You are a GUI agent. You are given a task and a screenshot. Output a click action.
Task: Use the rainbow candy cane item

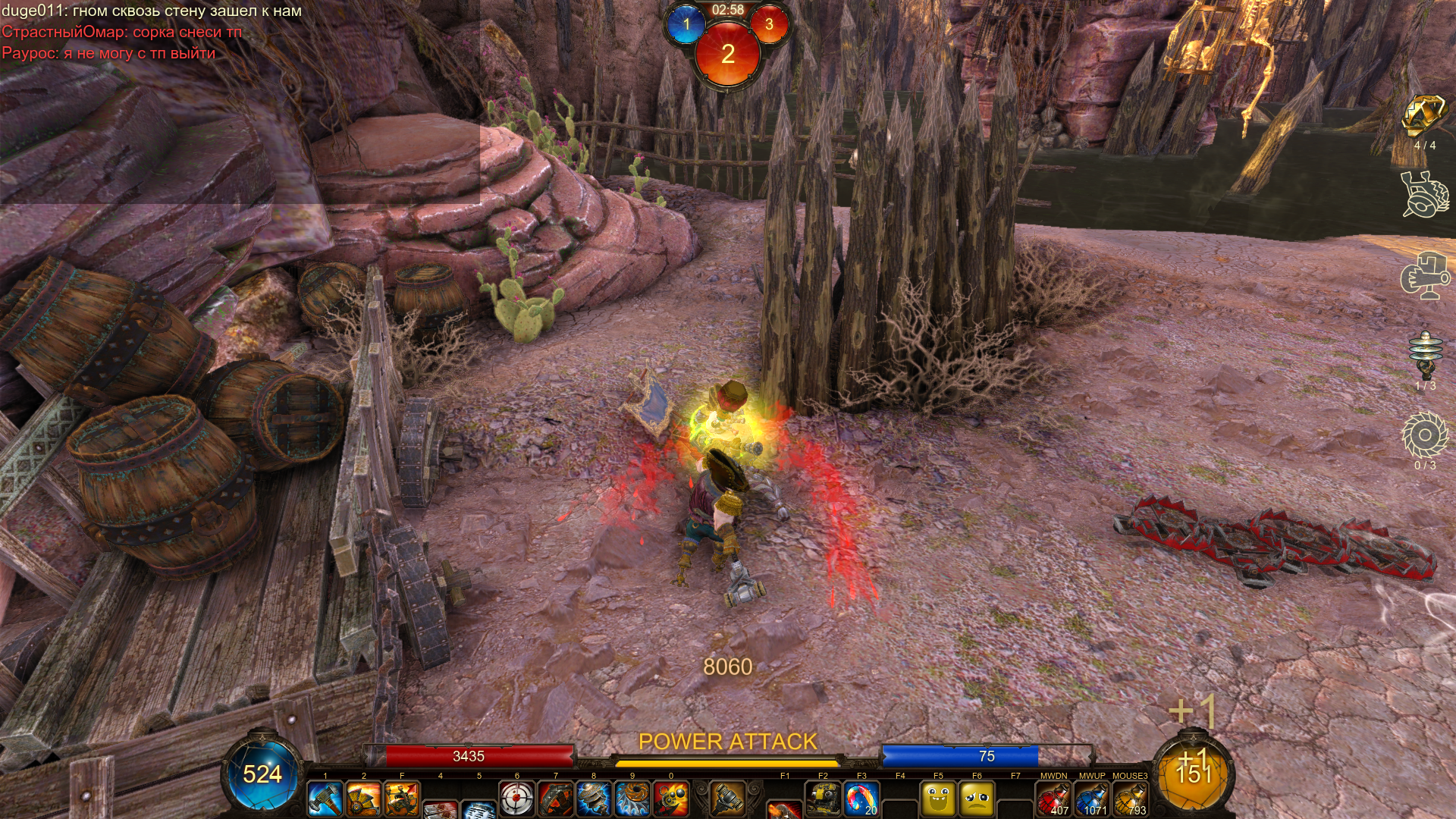[x=861, y=799]
